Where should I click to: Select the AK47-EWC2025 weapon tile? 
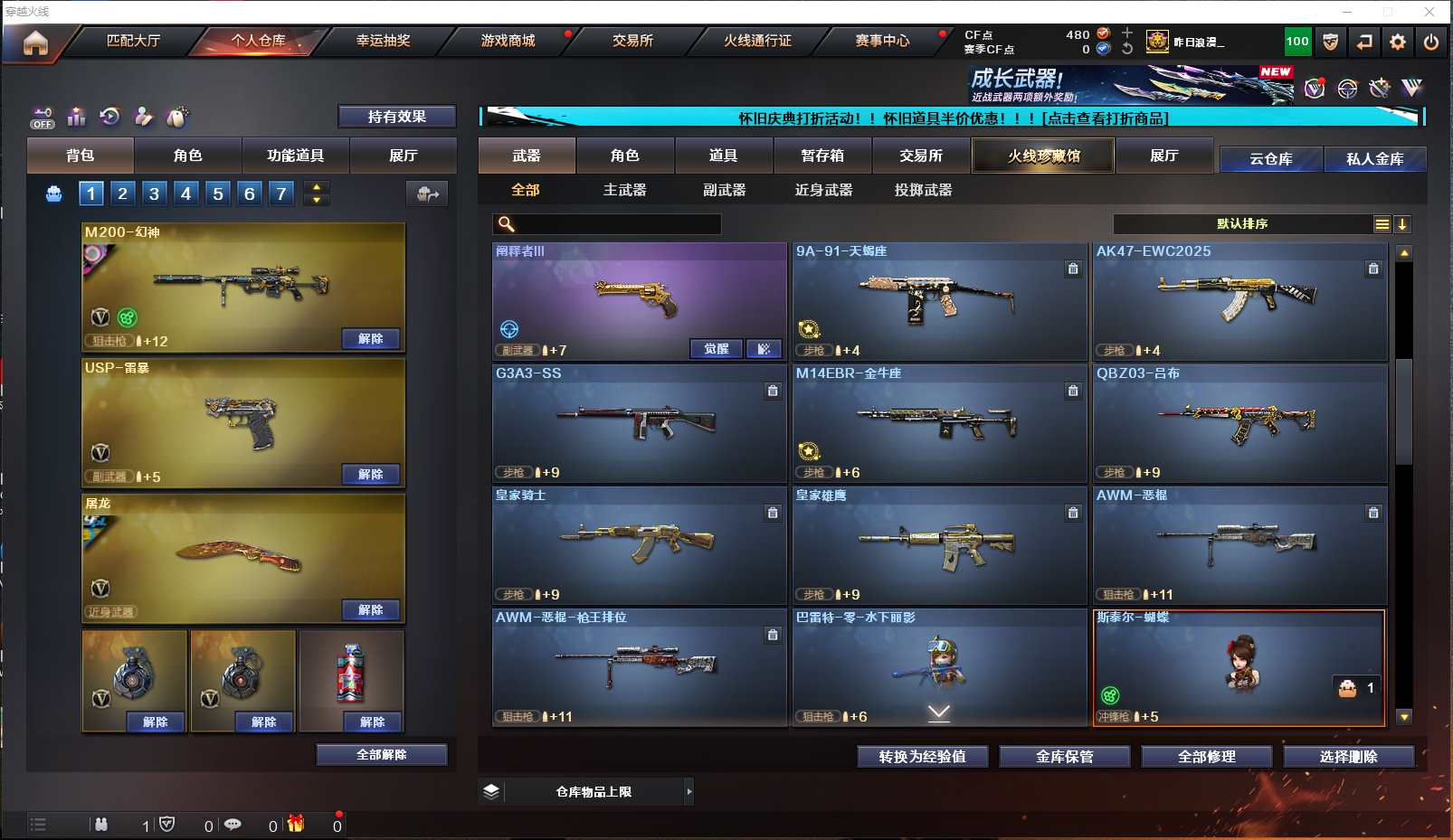click(x=1239, y=301)
